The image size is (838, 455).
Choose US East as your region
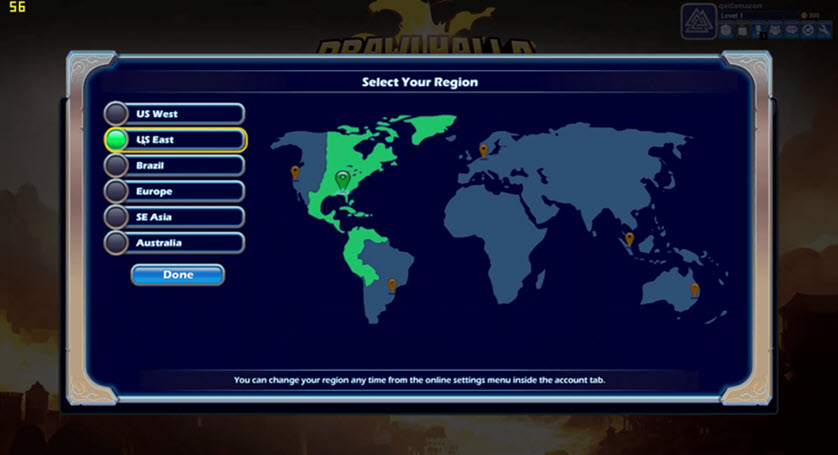175,140
